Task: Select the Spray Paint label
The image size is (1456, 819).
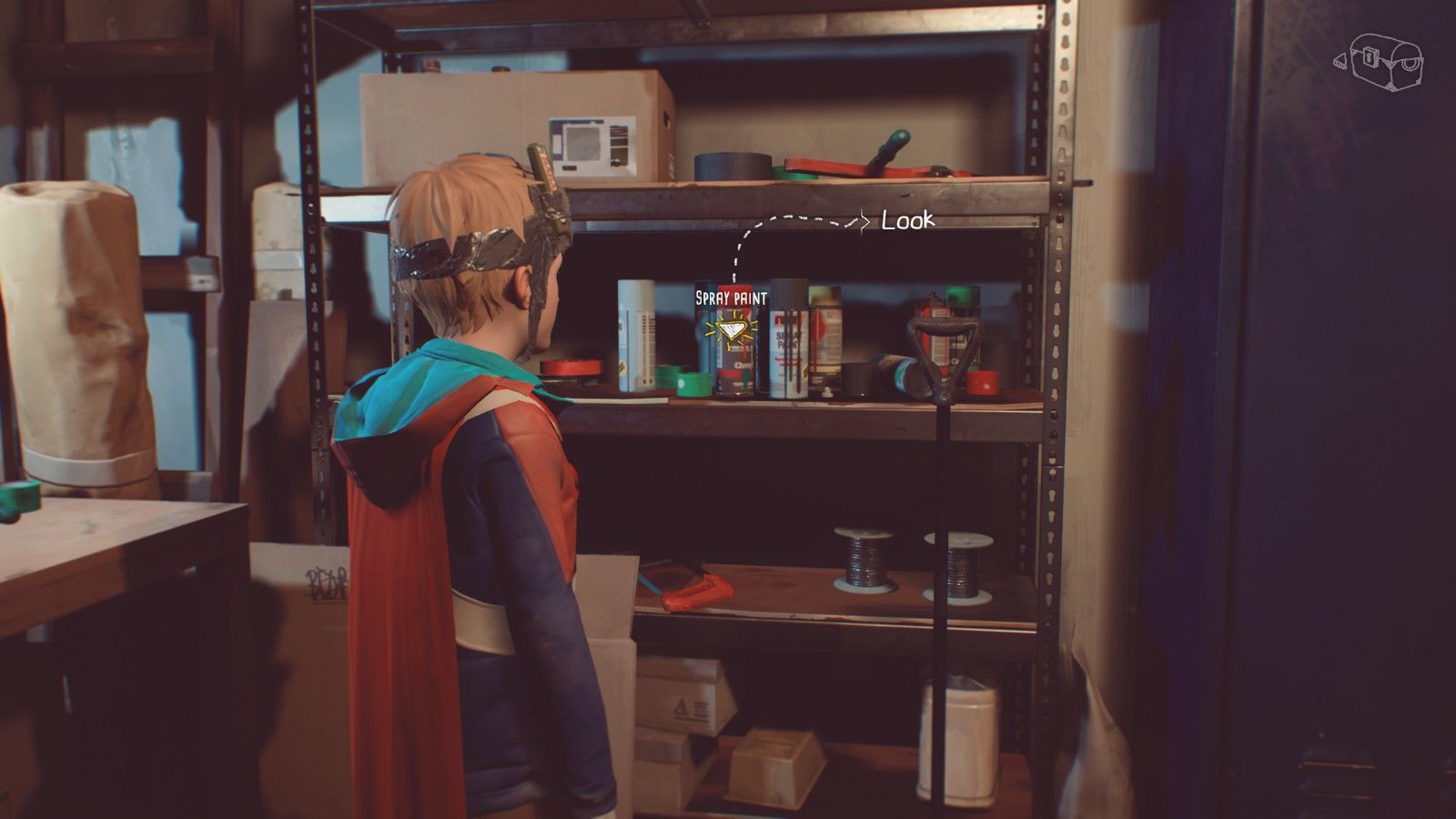Action: click(730, 298)
